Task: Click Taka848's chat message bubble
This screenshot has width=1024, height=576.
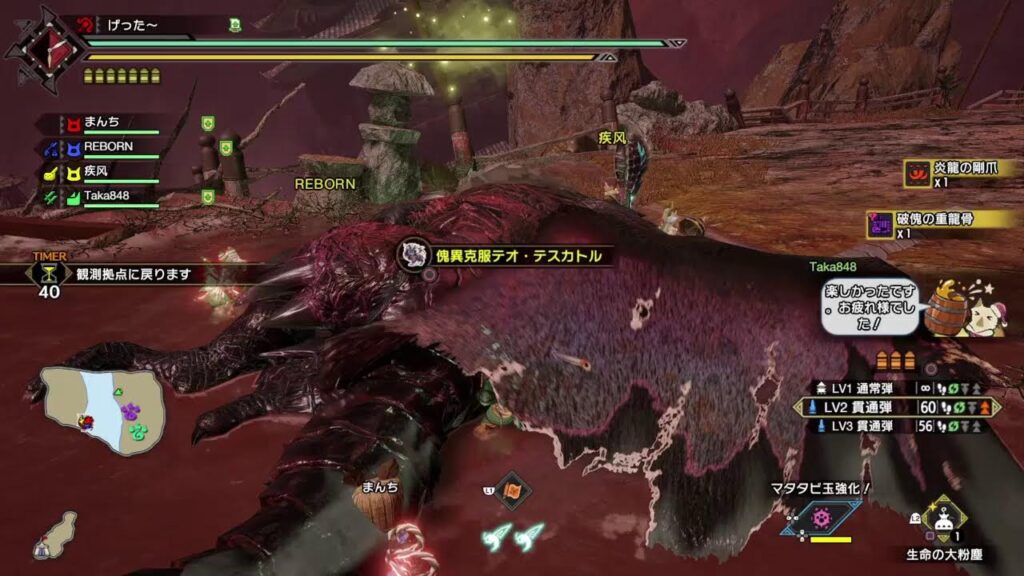Action: [x=868, y=305]
